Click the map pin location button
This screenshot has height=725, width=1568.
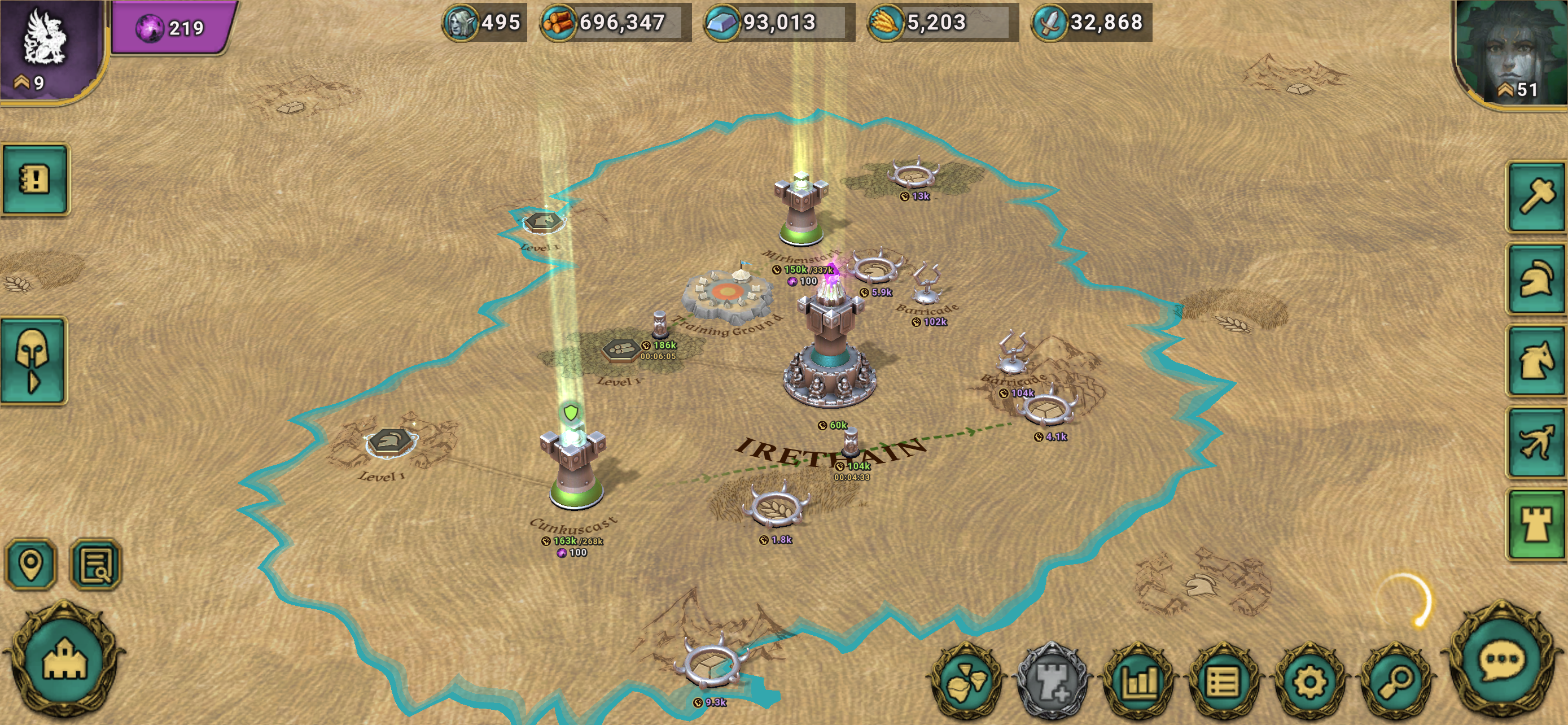[x=31, y=564]
